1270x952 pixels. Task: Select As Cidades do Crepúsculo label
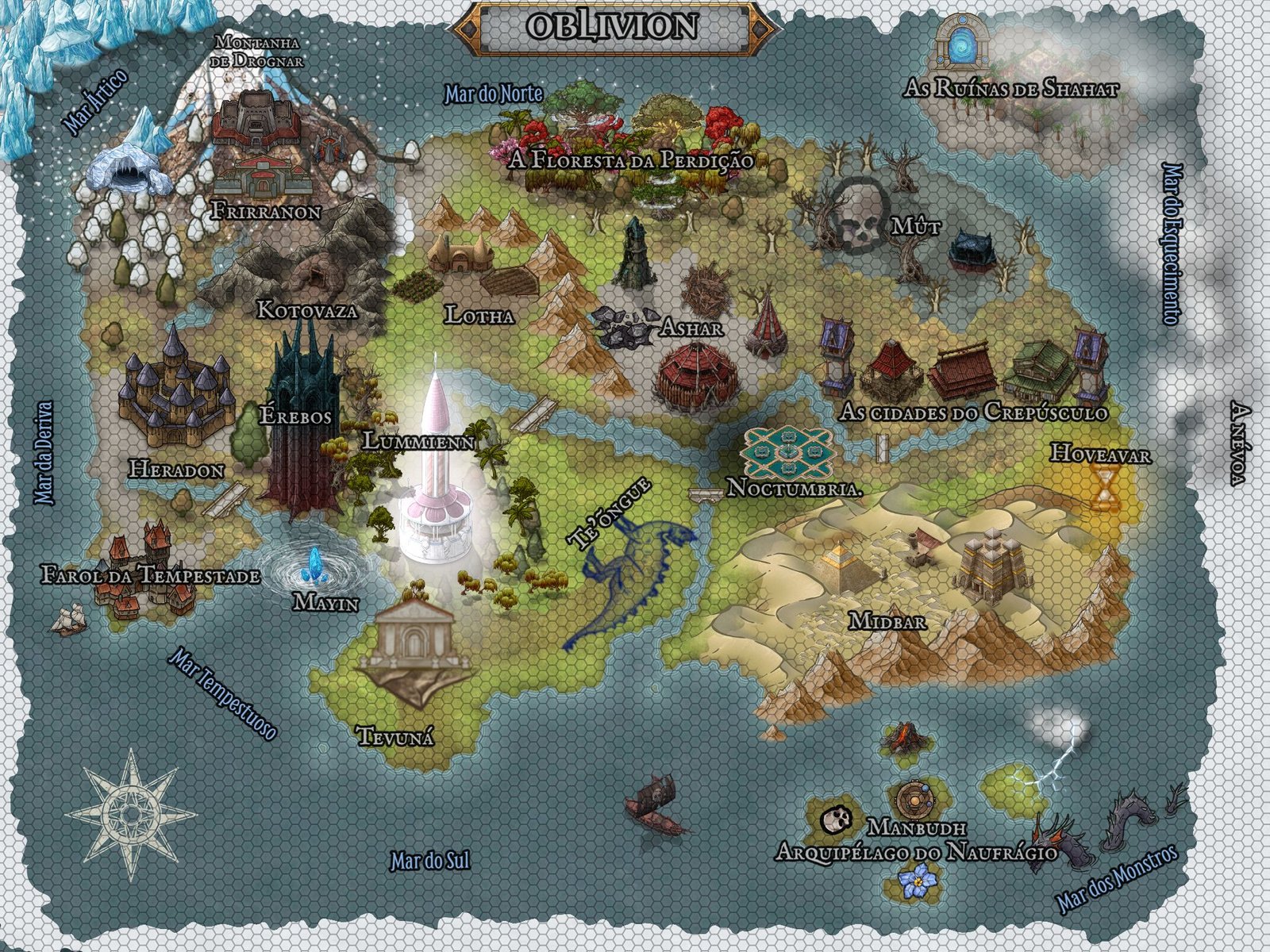pyautogui.click(x=973, y=413)
